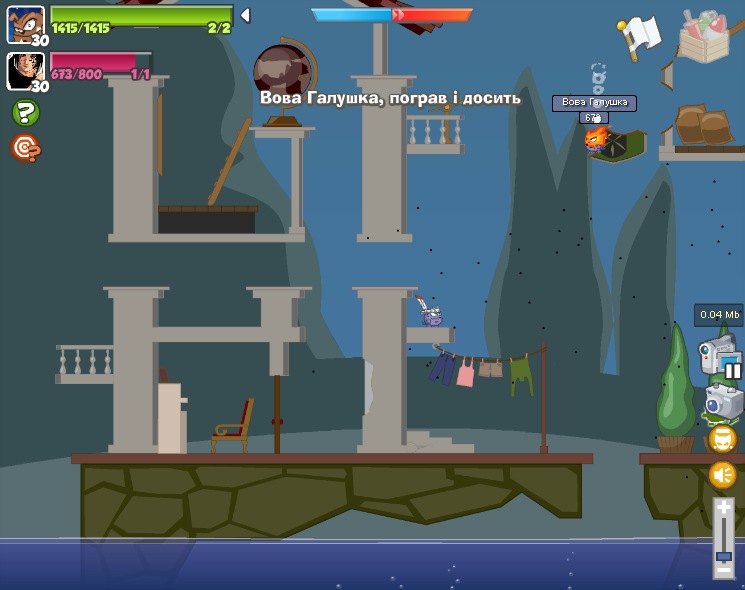Open the weapons crate inventory

tap(711, 35)
